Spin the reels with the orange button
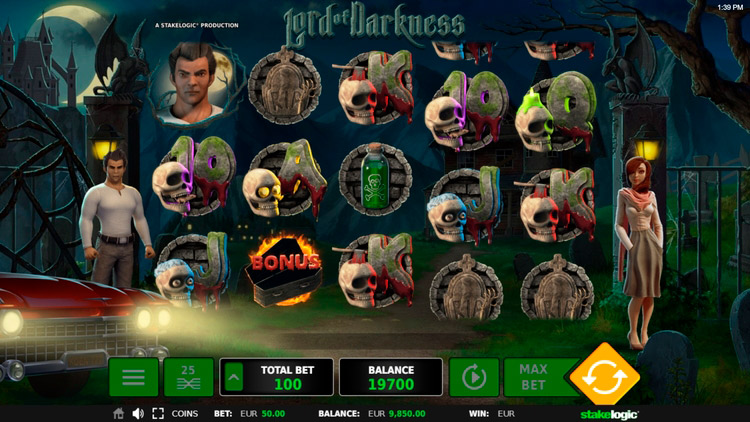Screen dimensions: 750x422 pyautogui.click(x=604, y=376)
